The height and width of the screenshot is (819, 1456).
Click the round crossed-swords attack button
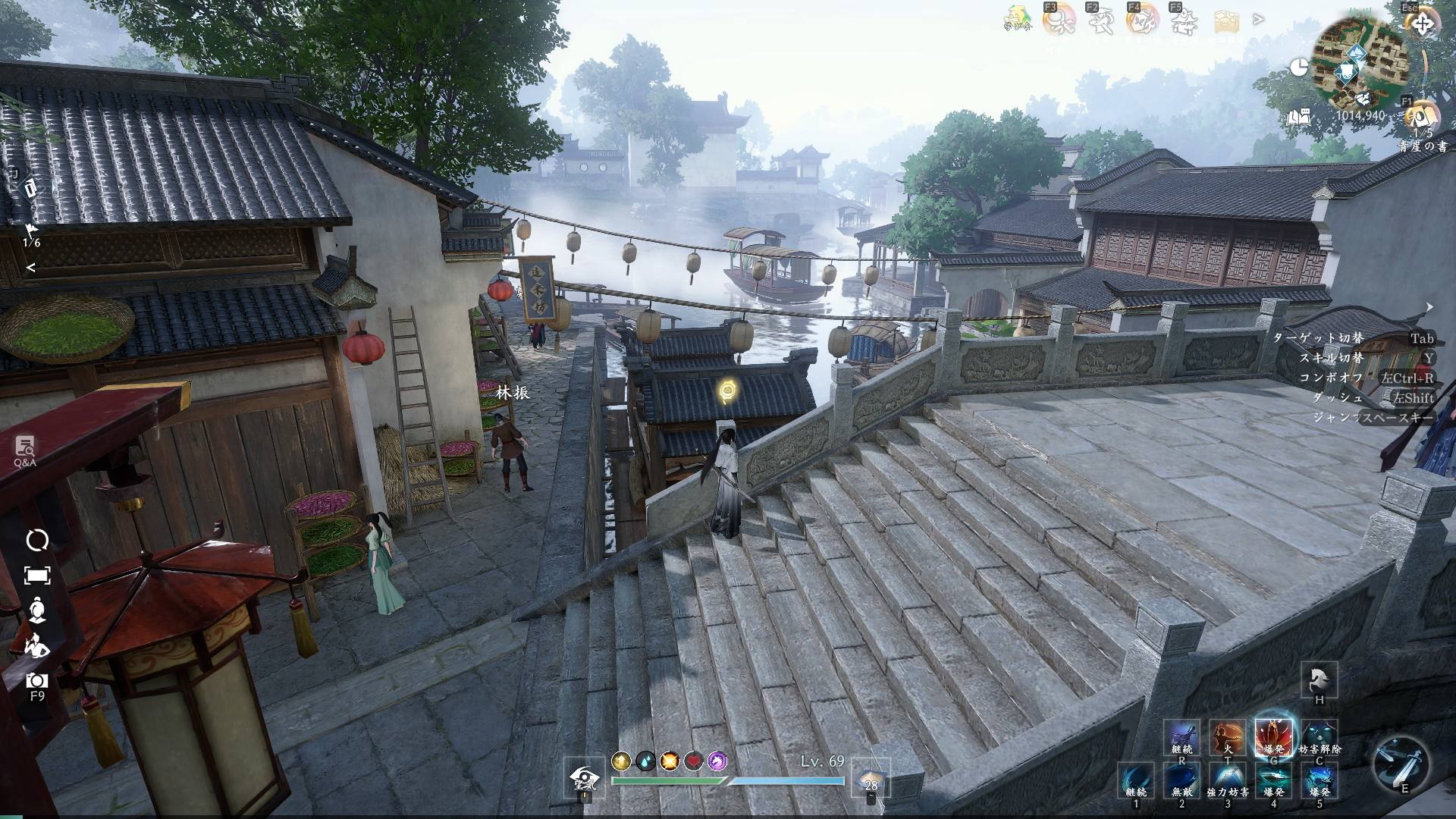1401,762
